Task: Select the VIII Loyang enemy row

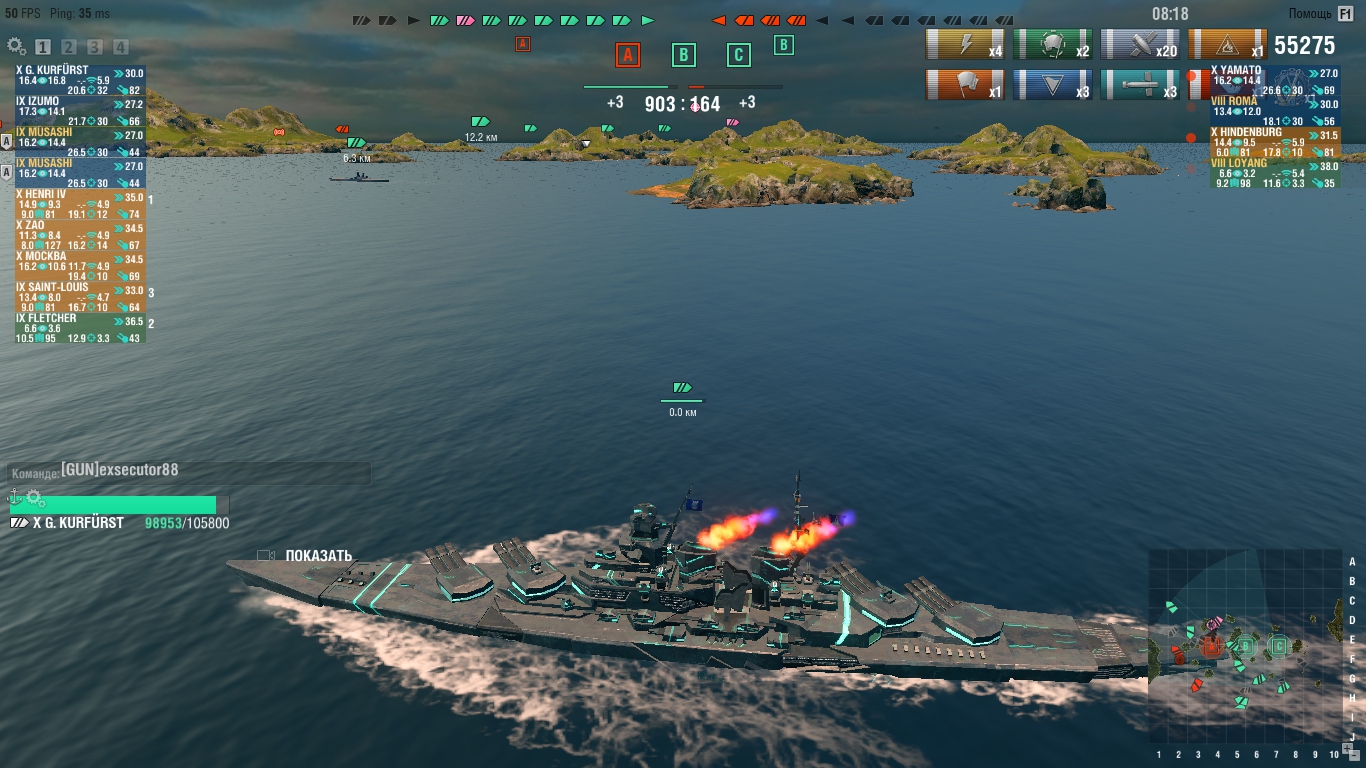Action: tap(1275, 173)
